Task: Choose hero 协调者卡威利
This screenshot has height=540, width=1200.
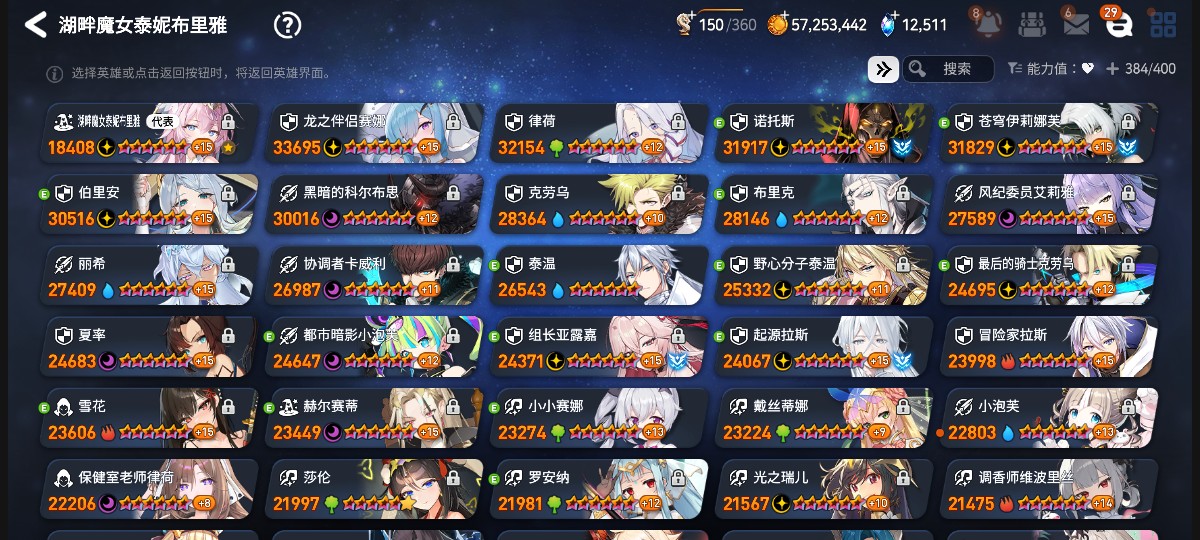Action: [x=375, y=275]
